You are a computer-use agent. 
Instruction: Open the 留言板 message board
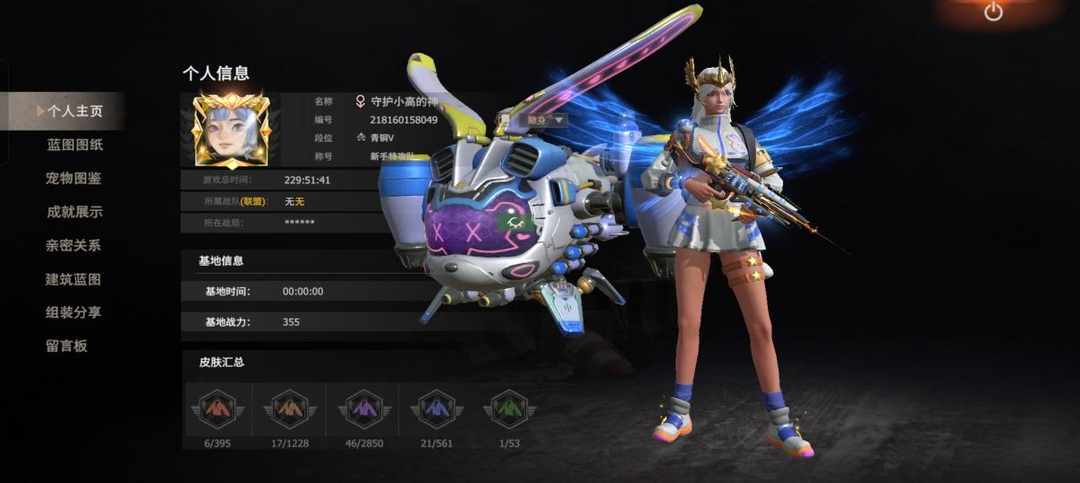pos(67,346)
